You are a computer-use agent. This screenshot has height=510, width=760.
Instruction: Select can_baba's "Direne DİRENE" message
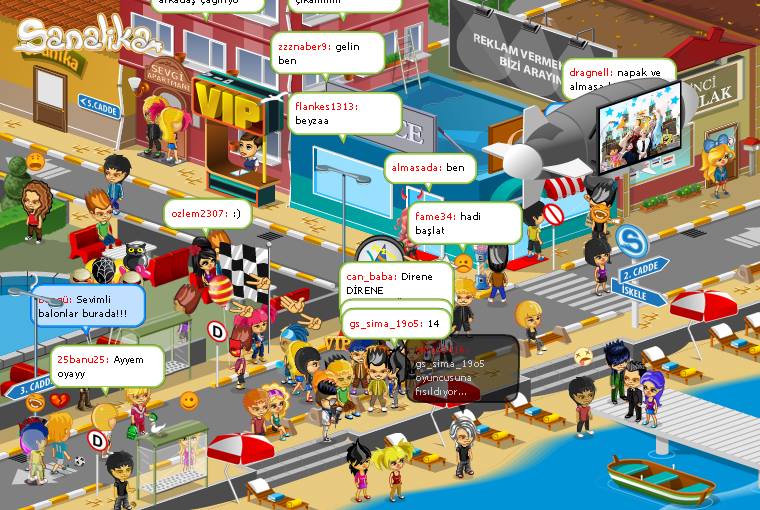point(396,282)
